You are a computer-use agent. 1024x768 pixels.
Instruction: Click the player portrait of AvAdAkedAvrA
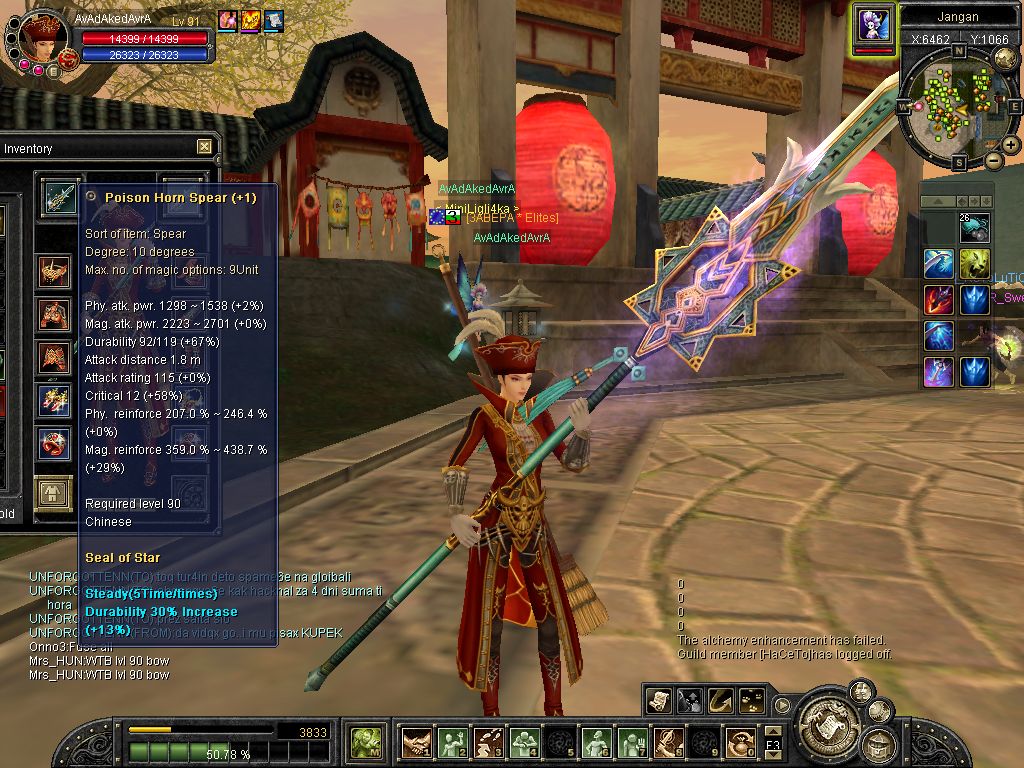[x=44, y=38]
